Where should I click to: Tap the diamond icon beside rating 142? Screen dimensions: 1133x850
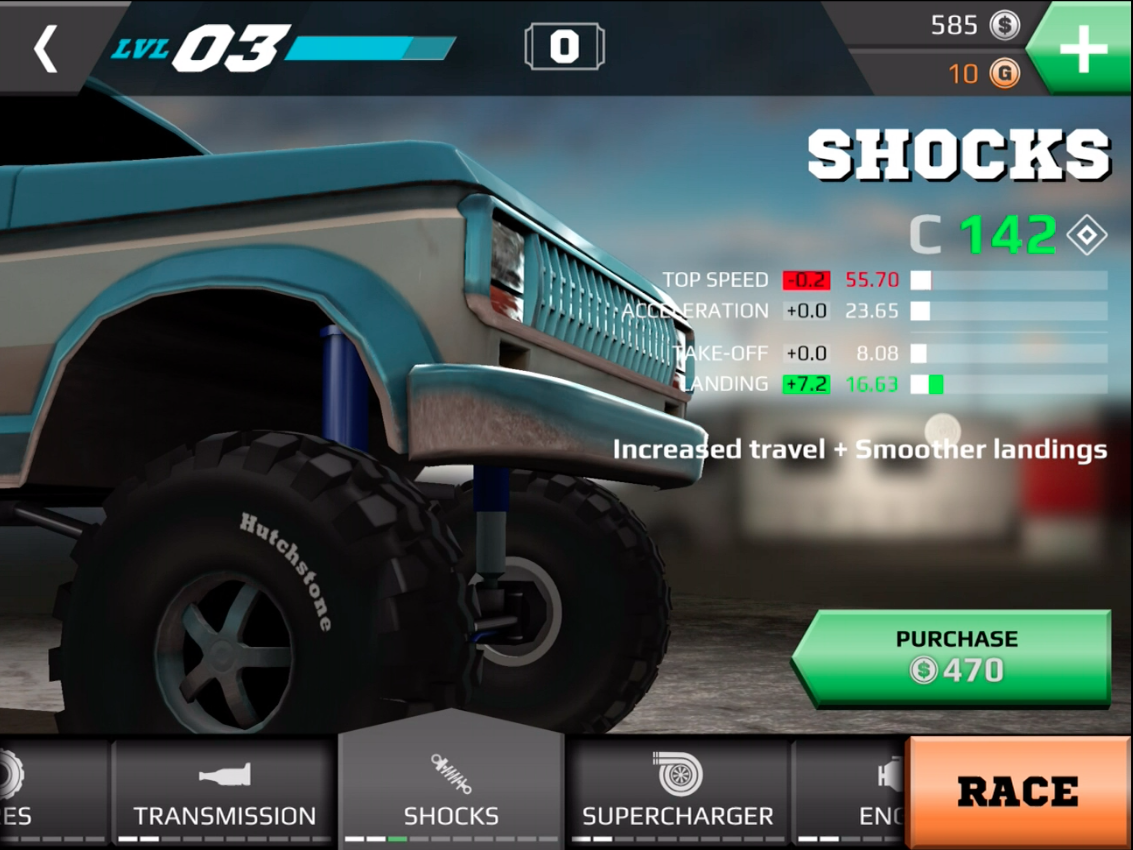[1086, 236]
